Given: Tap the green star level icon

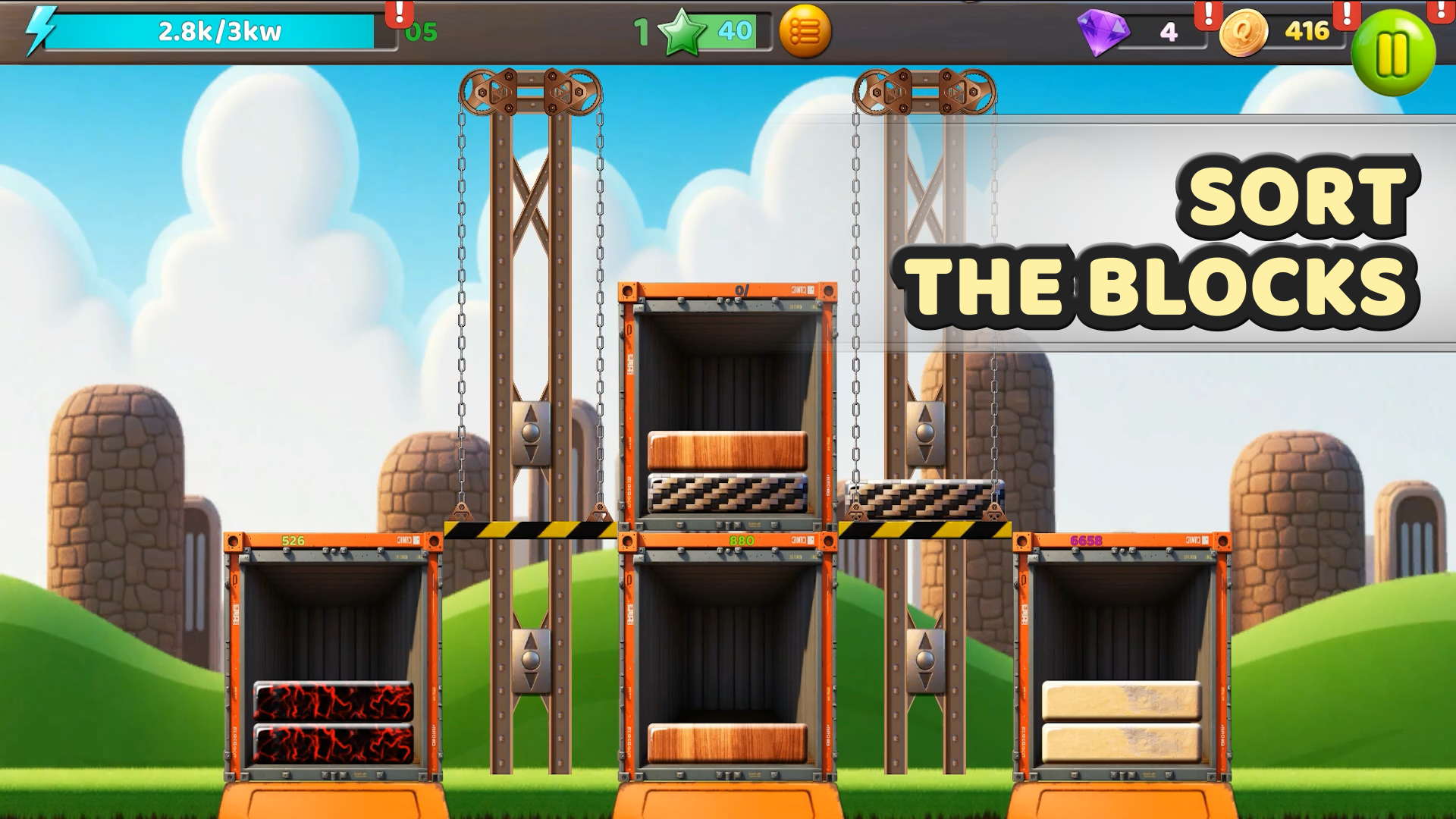Looking at the screenshot, I should click(x=682, y=32).
